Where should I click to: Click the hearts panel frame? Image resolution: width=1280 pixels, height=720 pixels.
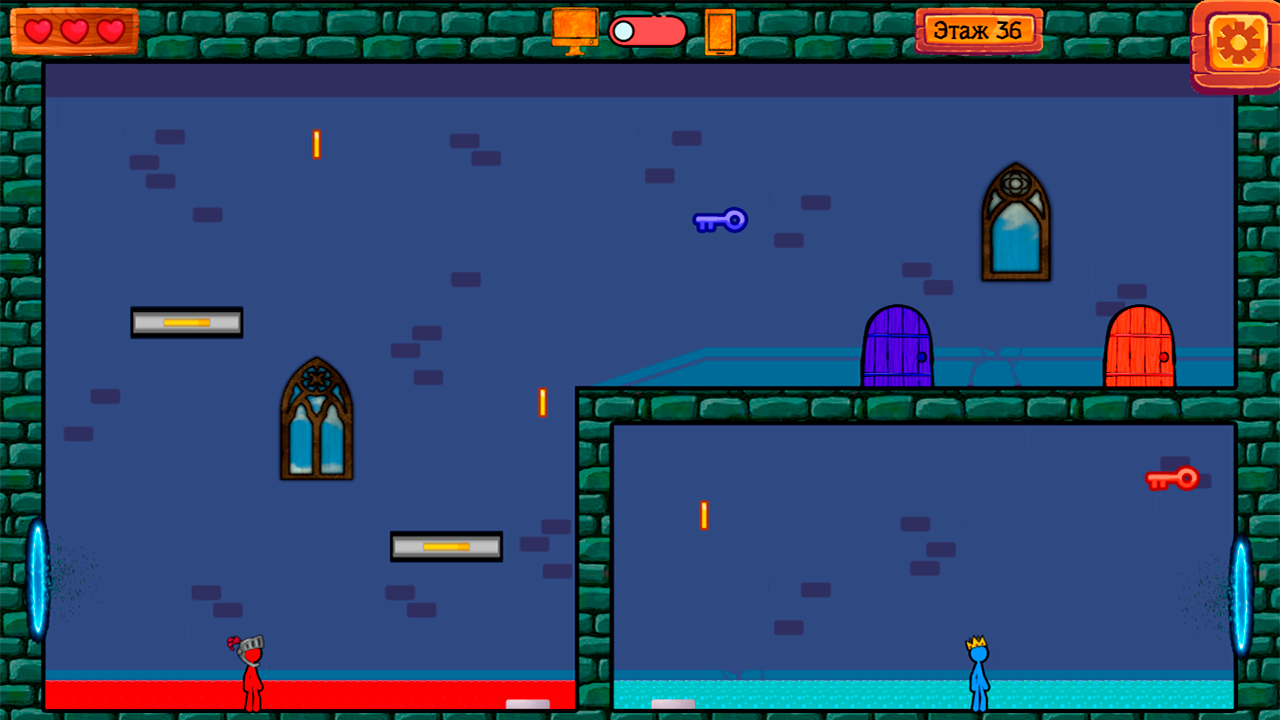pos(74,31)
